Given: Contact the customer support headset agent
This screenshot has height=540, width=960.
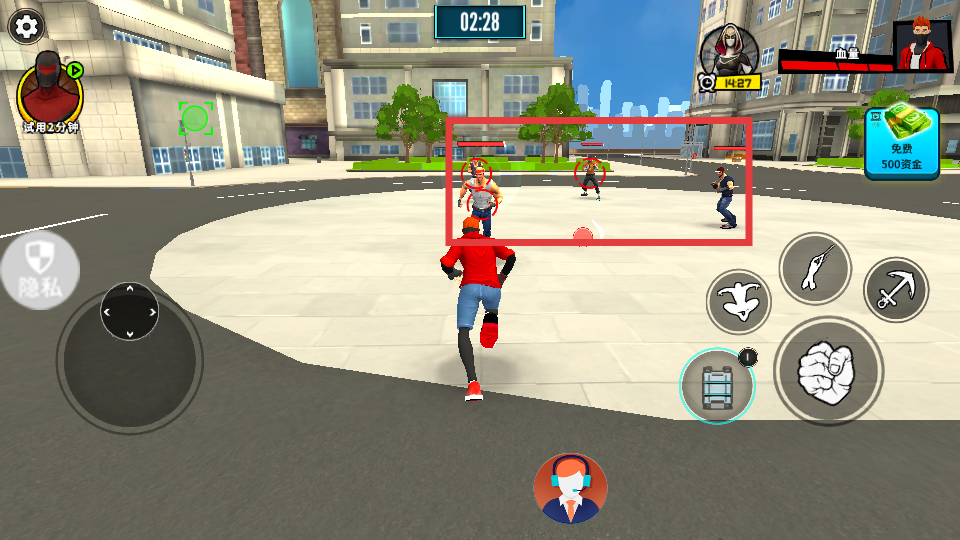Looking at the screenshot, I should [x=570, y=488].
